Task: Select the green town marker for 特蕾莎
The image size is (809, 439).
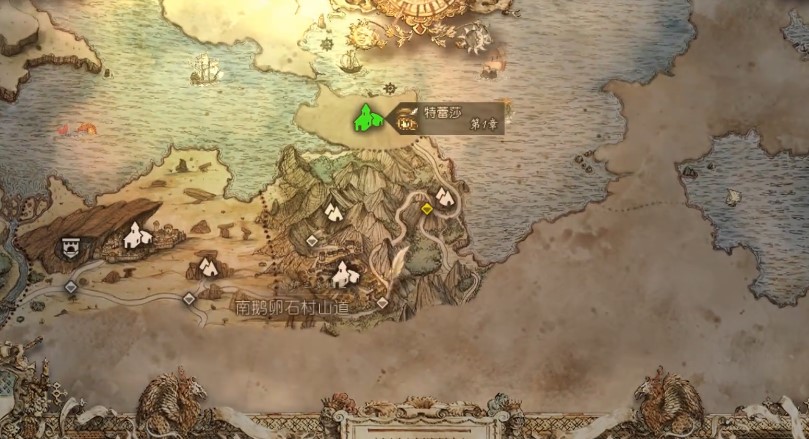Action: point(365,117)
